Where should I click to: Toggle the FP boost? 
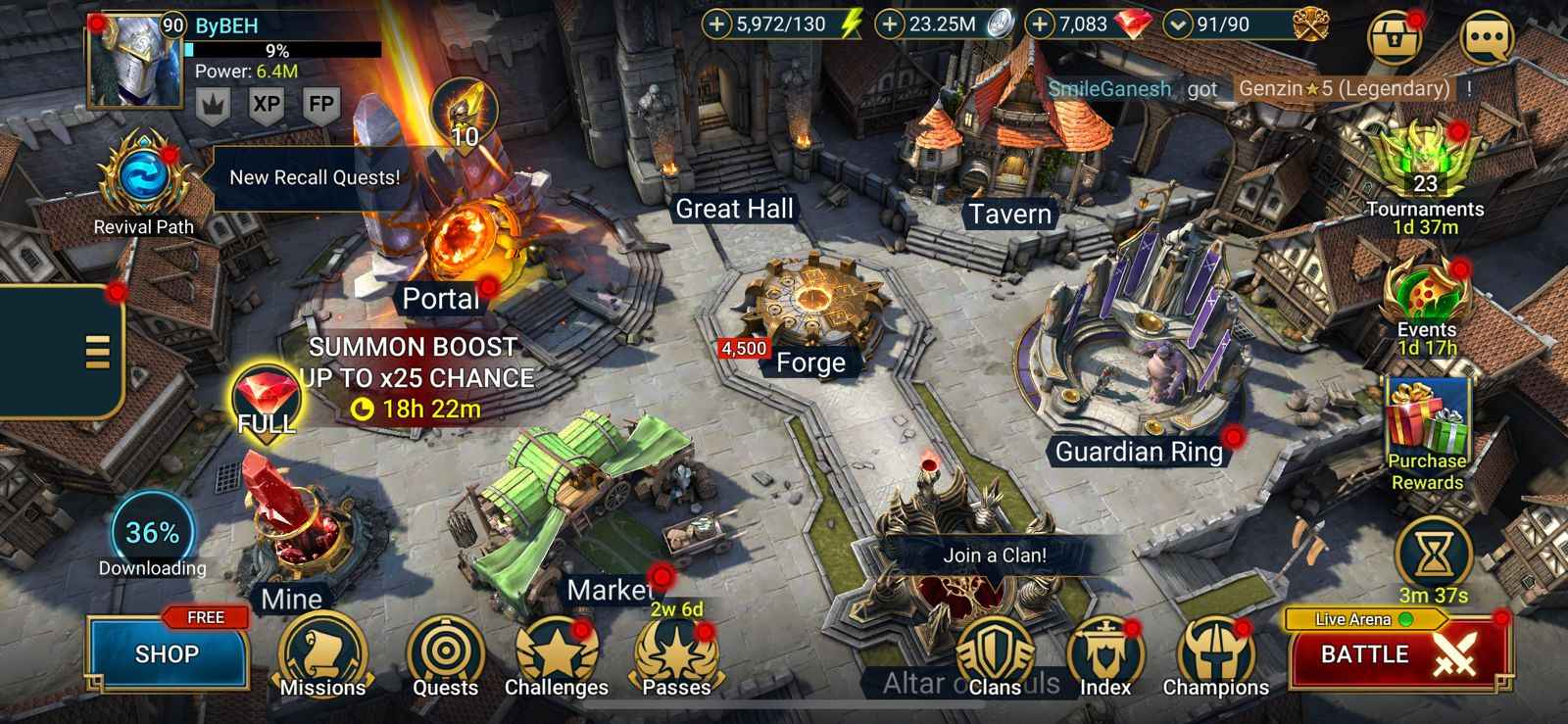320,101
